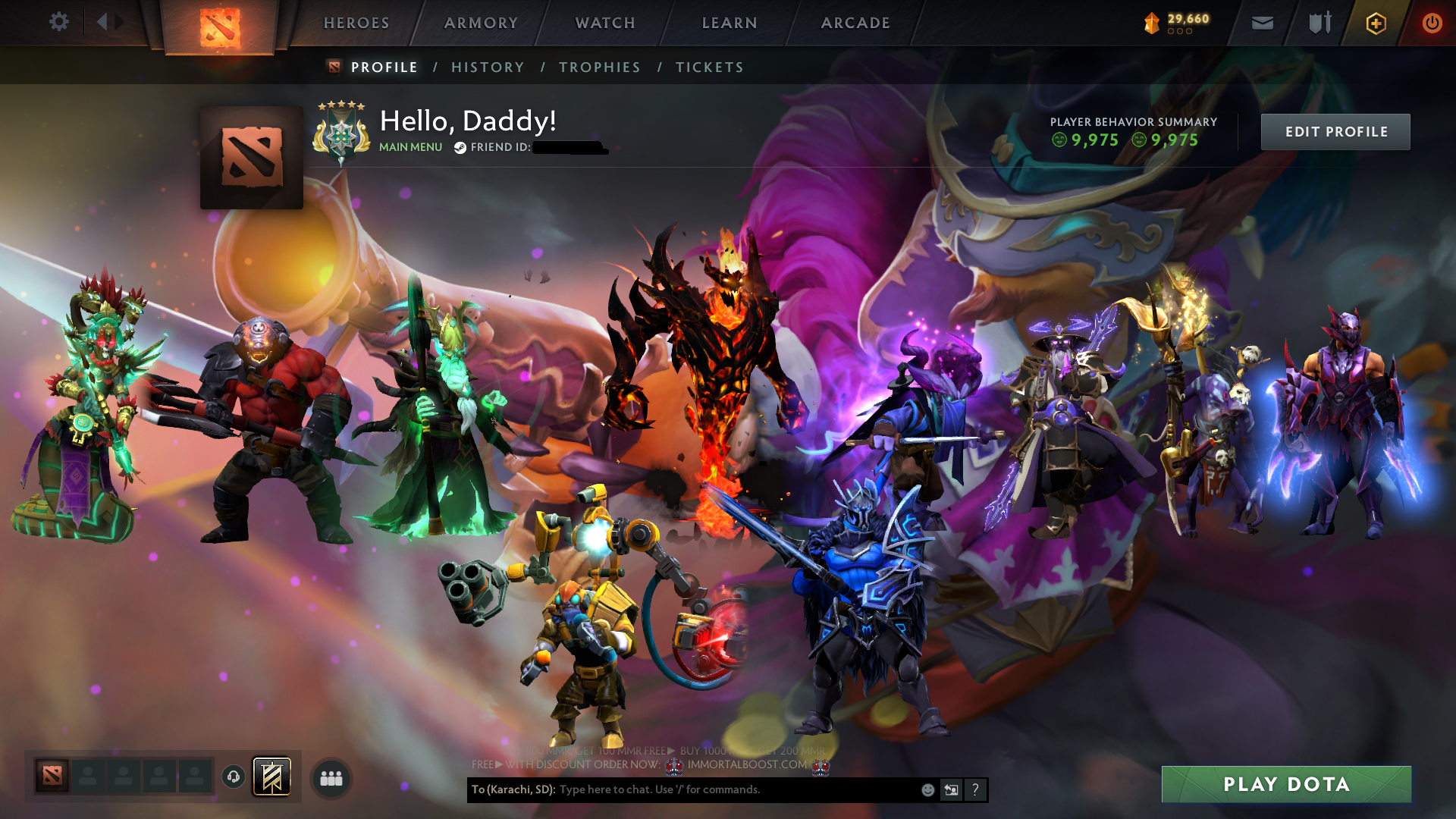The width and height of the screenshot is (1456, 819).
Task: Open the Dota Plus hexagon plus icon
Action: (x=1375, y=23)
